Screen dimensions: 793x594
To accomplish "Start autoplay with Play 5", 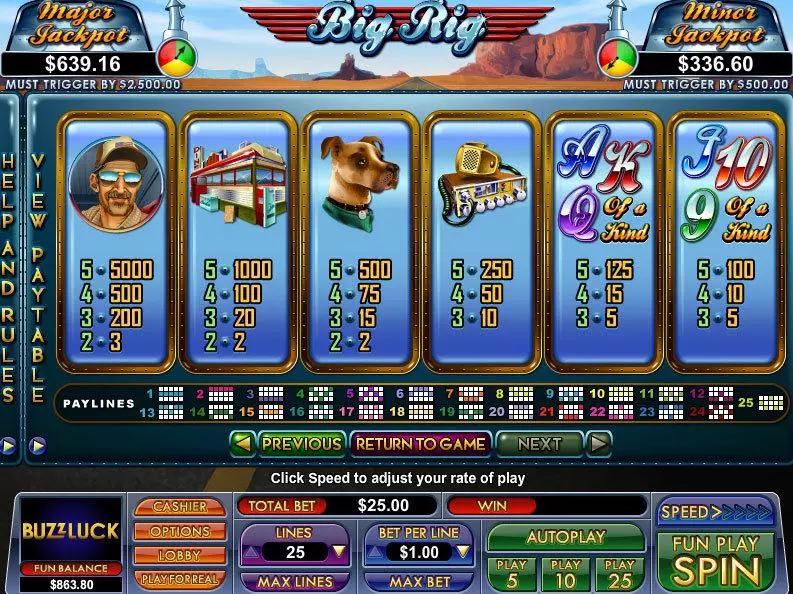I will tap(511, 573).
